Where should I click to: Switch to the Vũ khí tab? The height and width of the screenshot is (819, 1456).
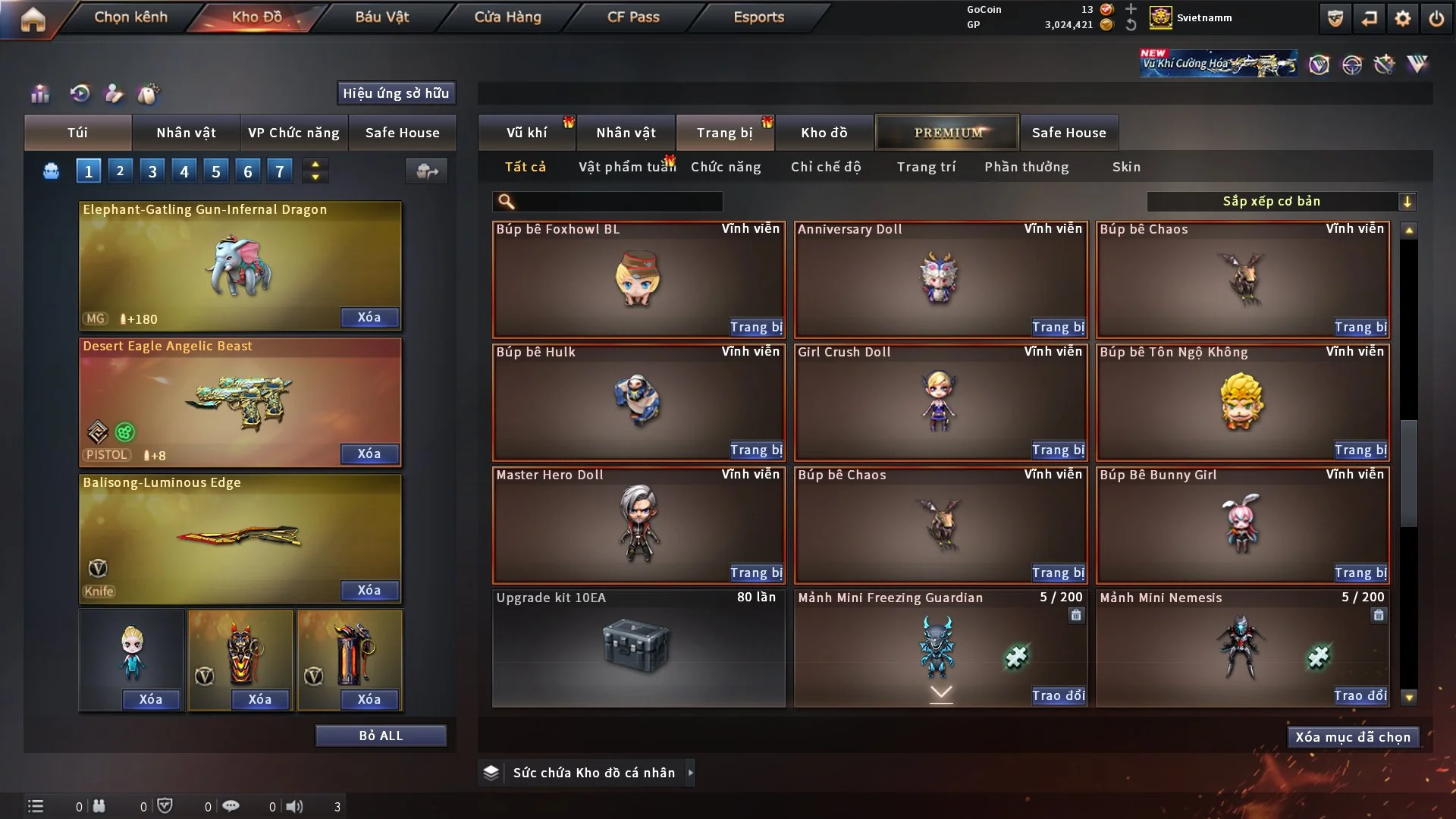pyautogui.click(x=526, y=133)
